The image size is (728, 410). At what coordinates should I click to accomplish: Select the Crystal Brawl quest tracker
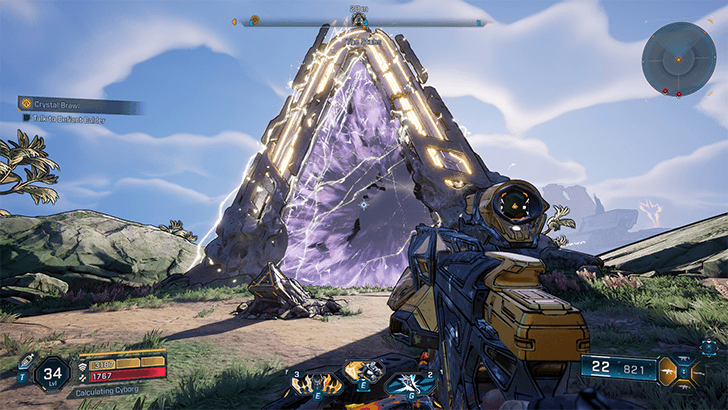[x=80, y=104]
